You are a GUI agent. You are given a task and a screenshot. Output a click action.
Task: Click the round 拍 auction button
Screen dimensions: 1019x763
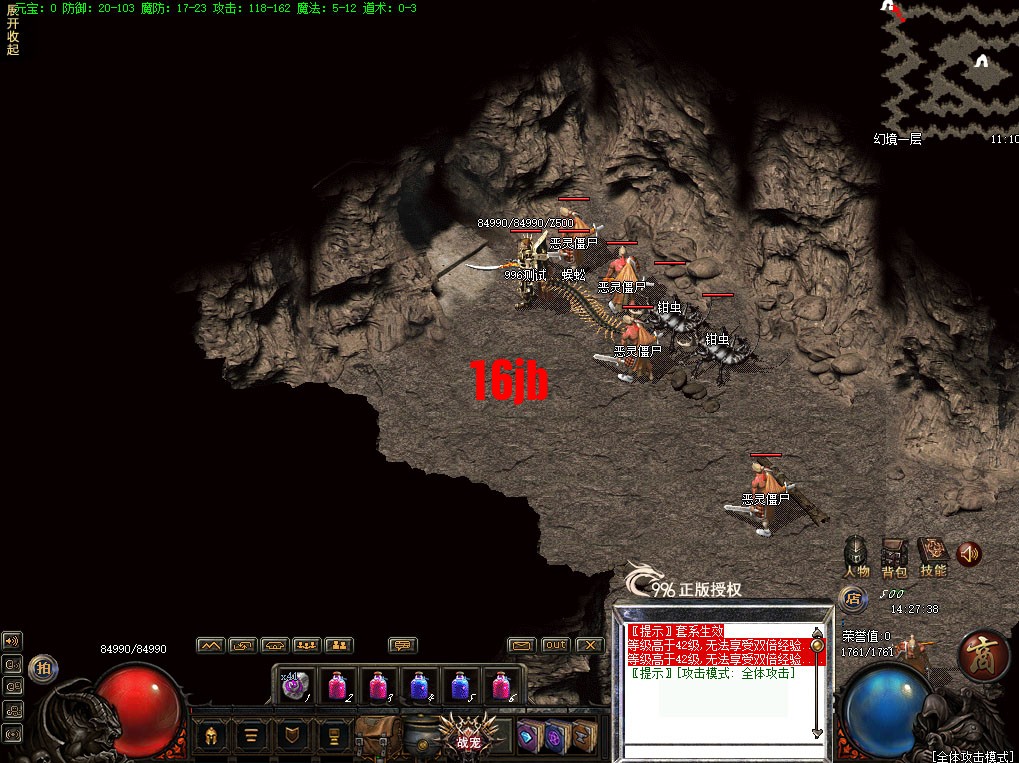coord(42,668)
